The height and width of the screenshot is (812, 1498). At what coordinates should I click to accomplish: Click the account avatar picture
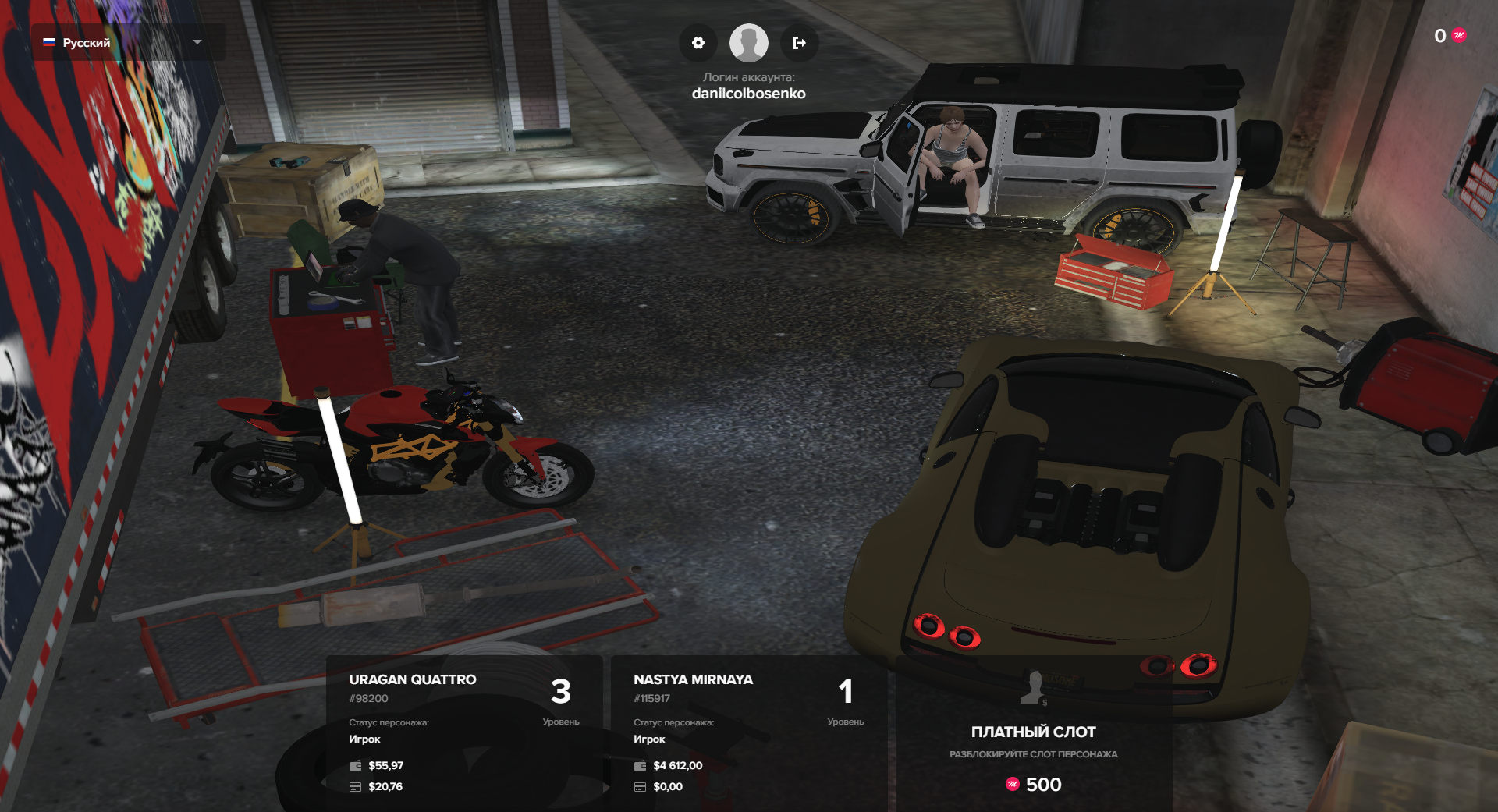pyautogui.click(x=748, y=43)
